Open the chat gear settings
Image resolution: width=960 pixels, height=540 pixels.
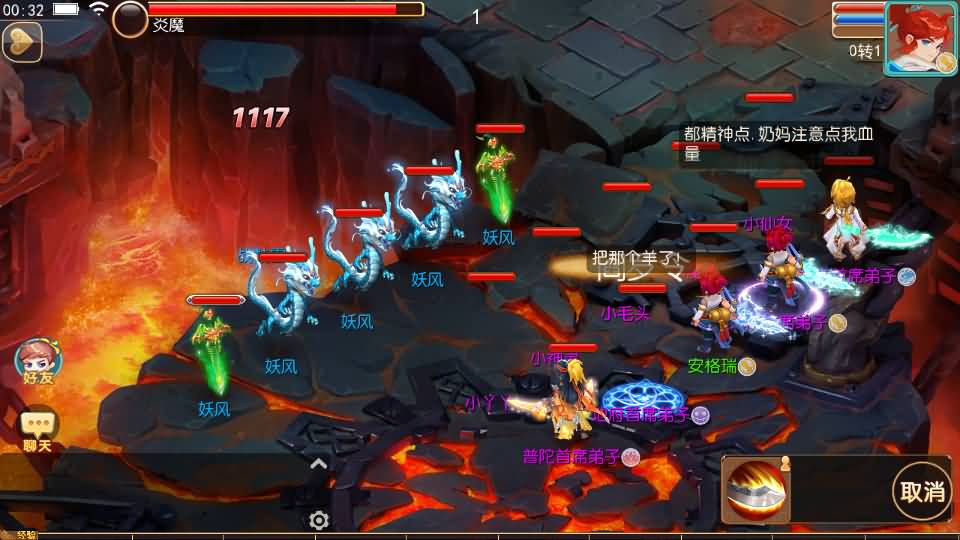(x=319, y=520)
